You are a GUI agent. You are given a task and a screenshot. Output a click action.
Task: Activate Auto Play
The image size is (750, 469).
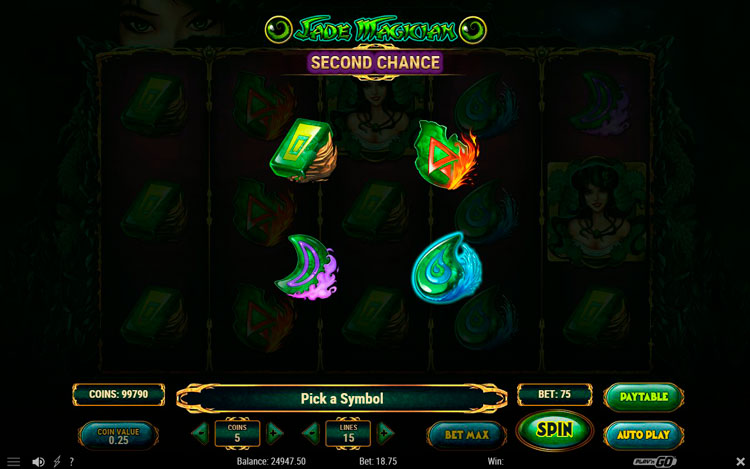click(644, 435)
